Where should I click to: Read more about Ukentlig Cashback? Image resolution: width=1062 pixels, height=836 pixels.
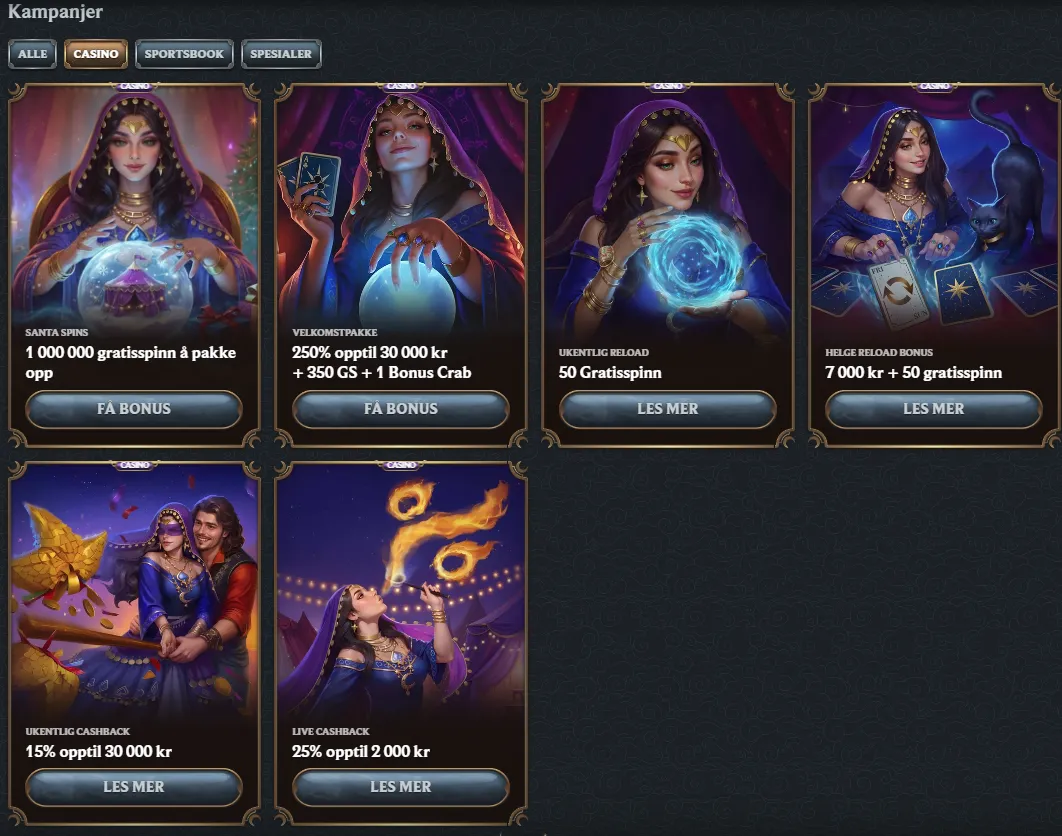[134, 787]
